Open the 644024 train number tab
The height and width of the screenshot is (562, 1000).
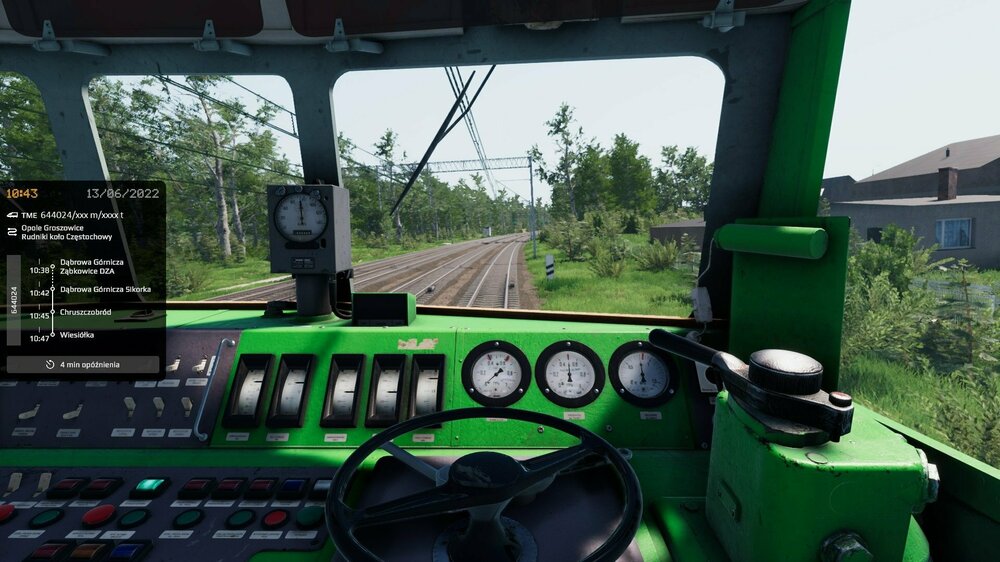(14, 300)
